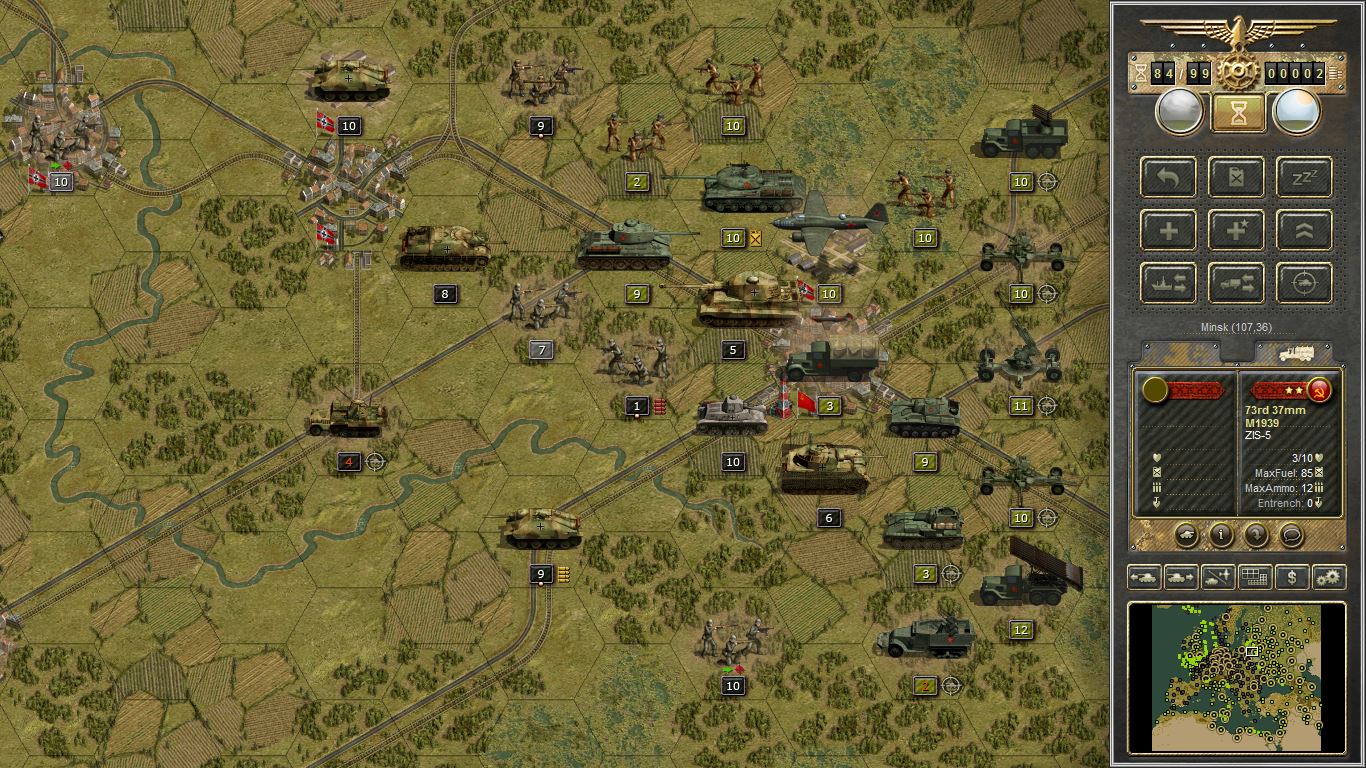Screen dimensions: 1366x768
Task: Open the message log chat bubble
Action: 1289,536
